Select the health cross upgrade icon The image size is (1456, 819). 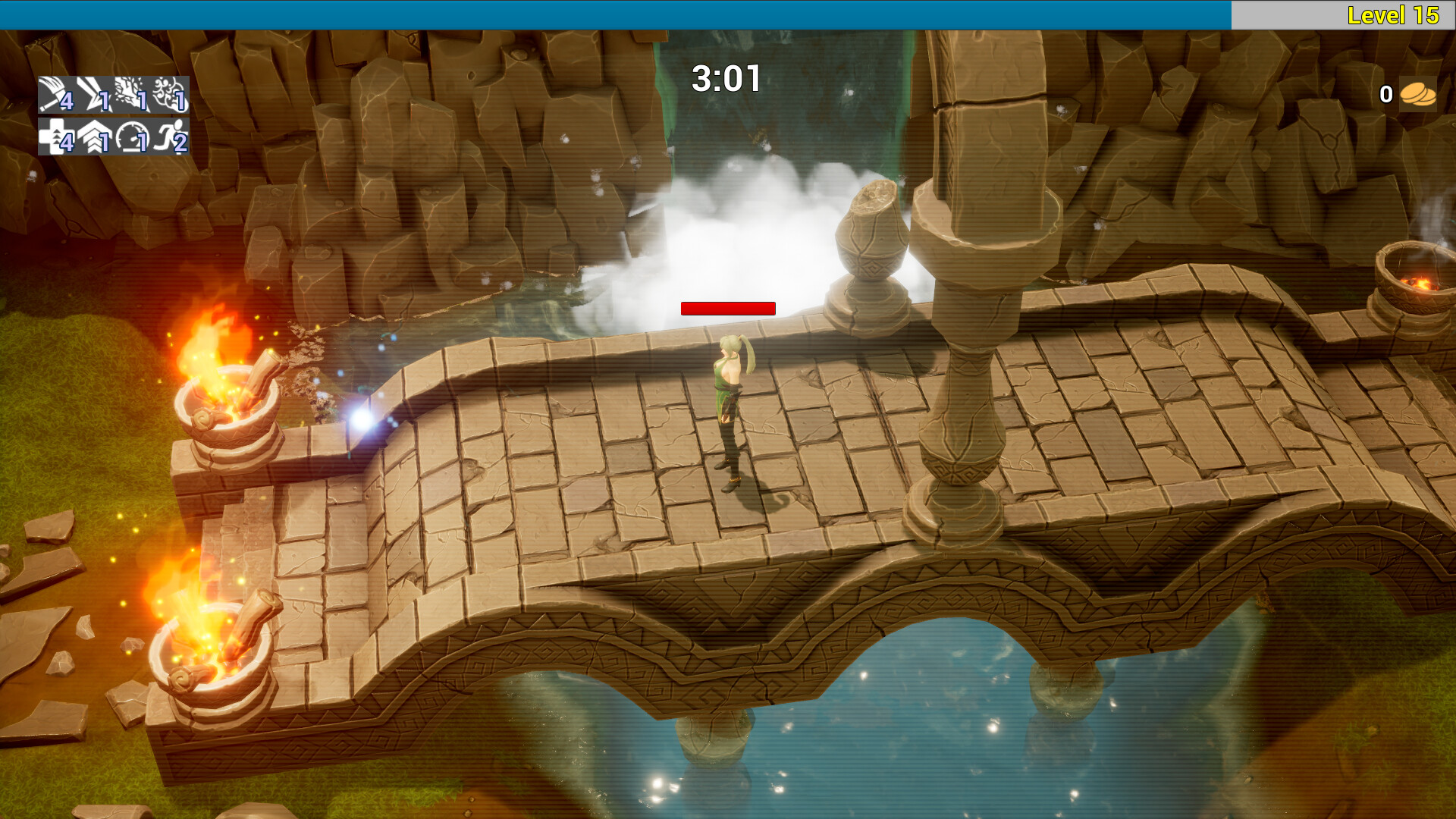click(55, 138)
